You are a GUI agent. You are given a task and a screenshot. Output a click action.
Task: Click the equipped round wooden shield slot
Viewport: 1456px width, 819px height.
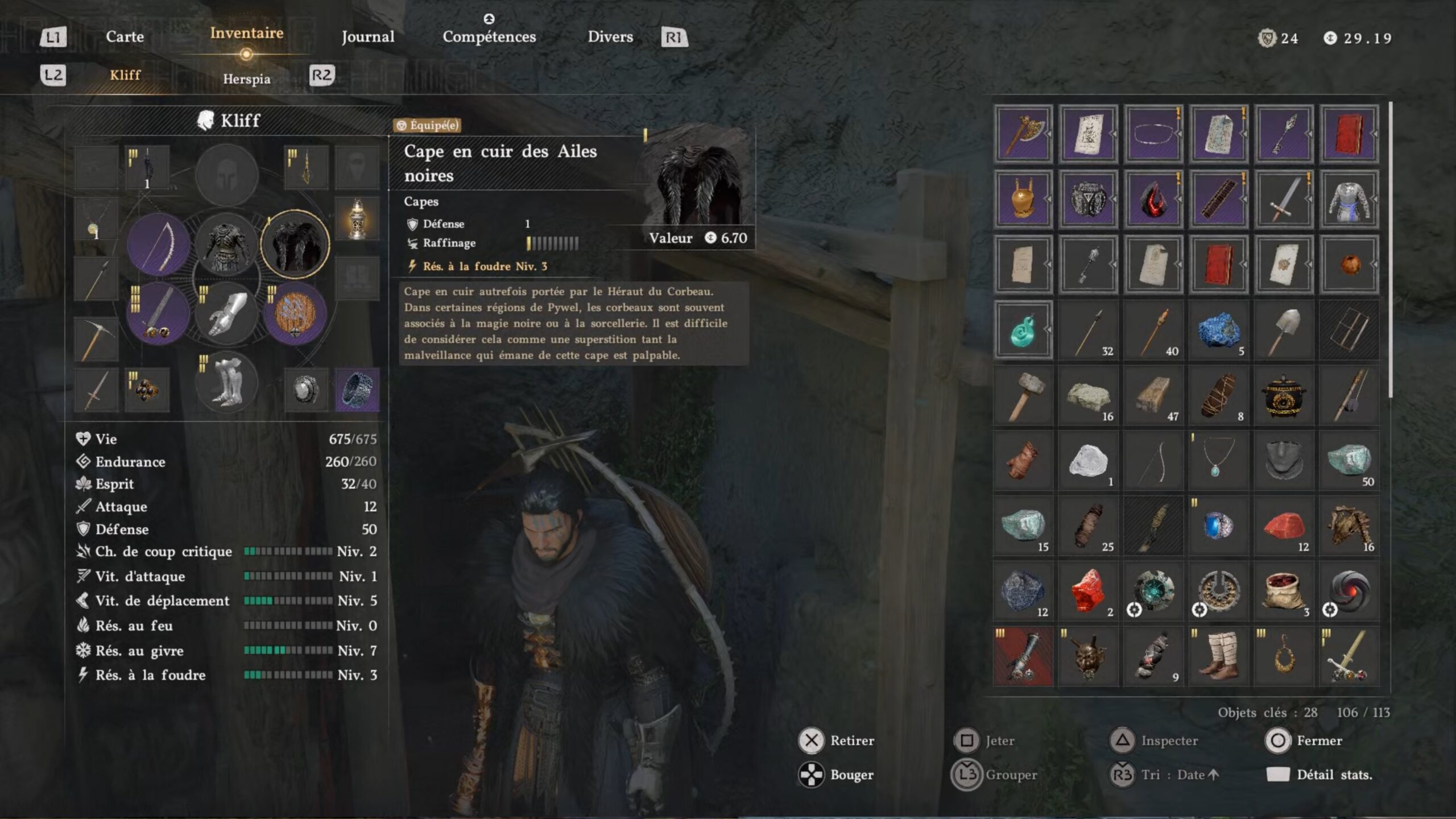click(x=295, y=314)
